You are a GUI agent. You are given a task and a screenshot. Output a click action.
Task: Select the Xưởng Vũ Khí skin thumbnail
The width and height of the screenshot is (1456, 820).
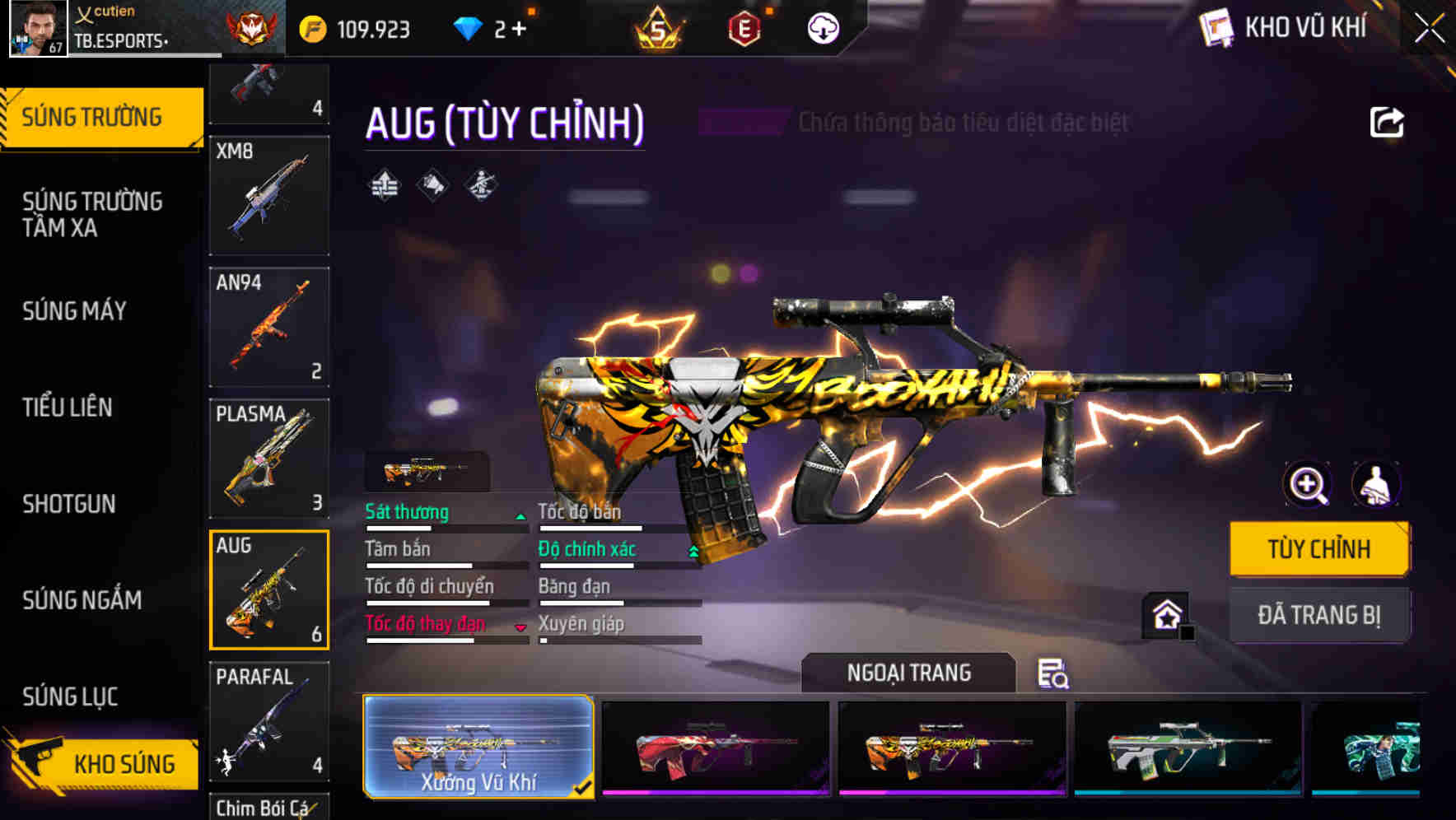pyautogui.click(x=478, y=746)
